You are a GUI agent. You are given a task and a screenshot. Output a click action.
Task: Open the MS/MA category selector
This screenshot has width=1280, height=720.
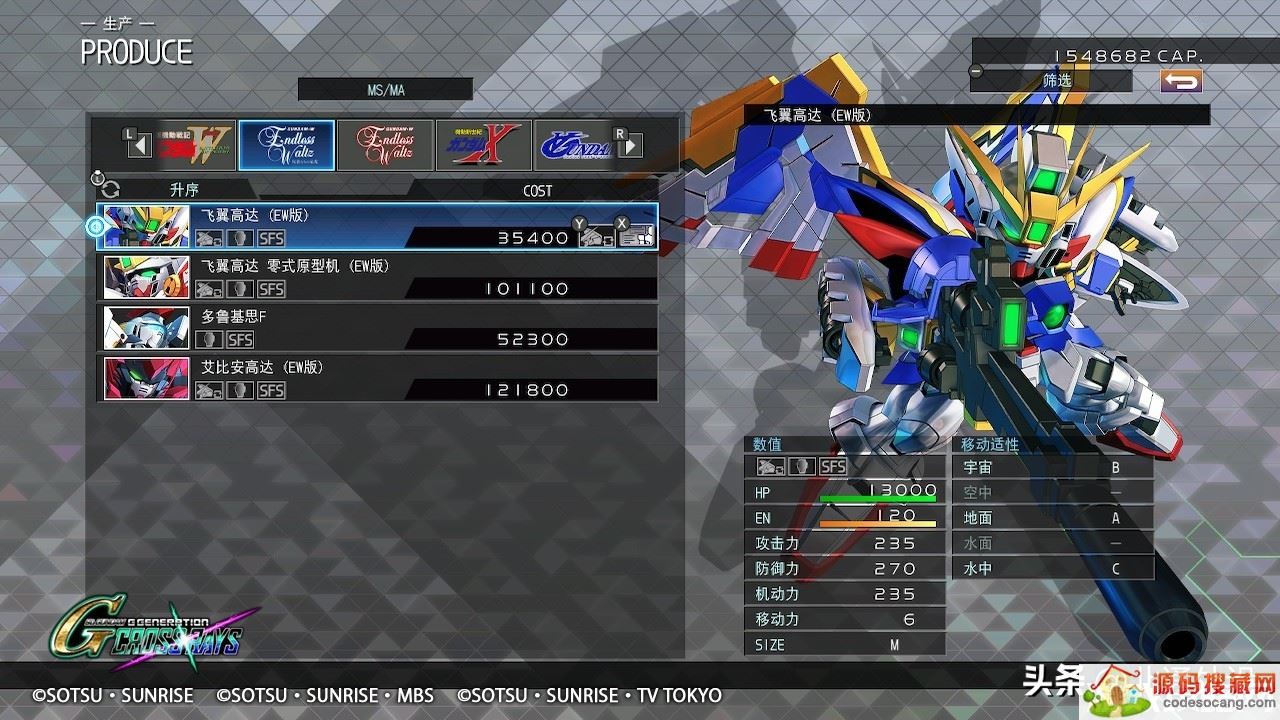[385, 90]
